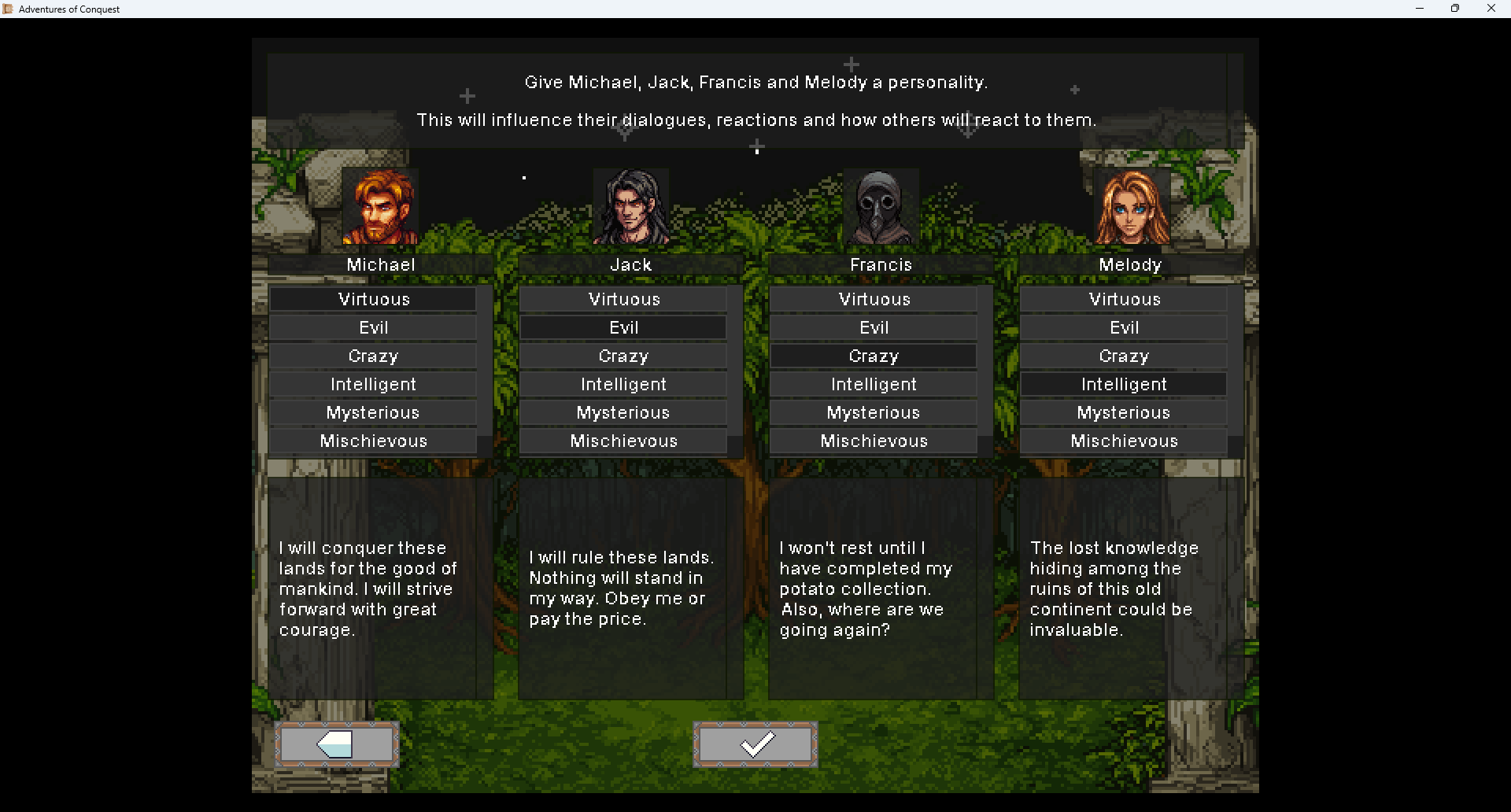Choose Evil for Francis

tap(874, 327)
